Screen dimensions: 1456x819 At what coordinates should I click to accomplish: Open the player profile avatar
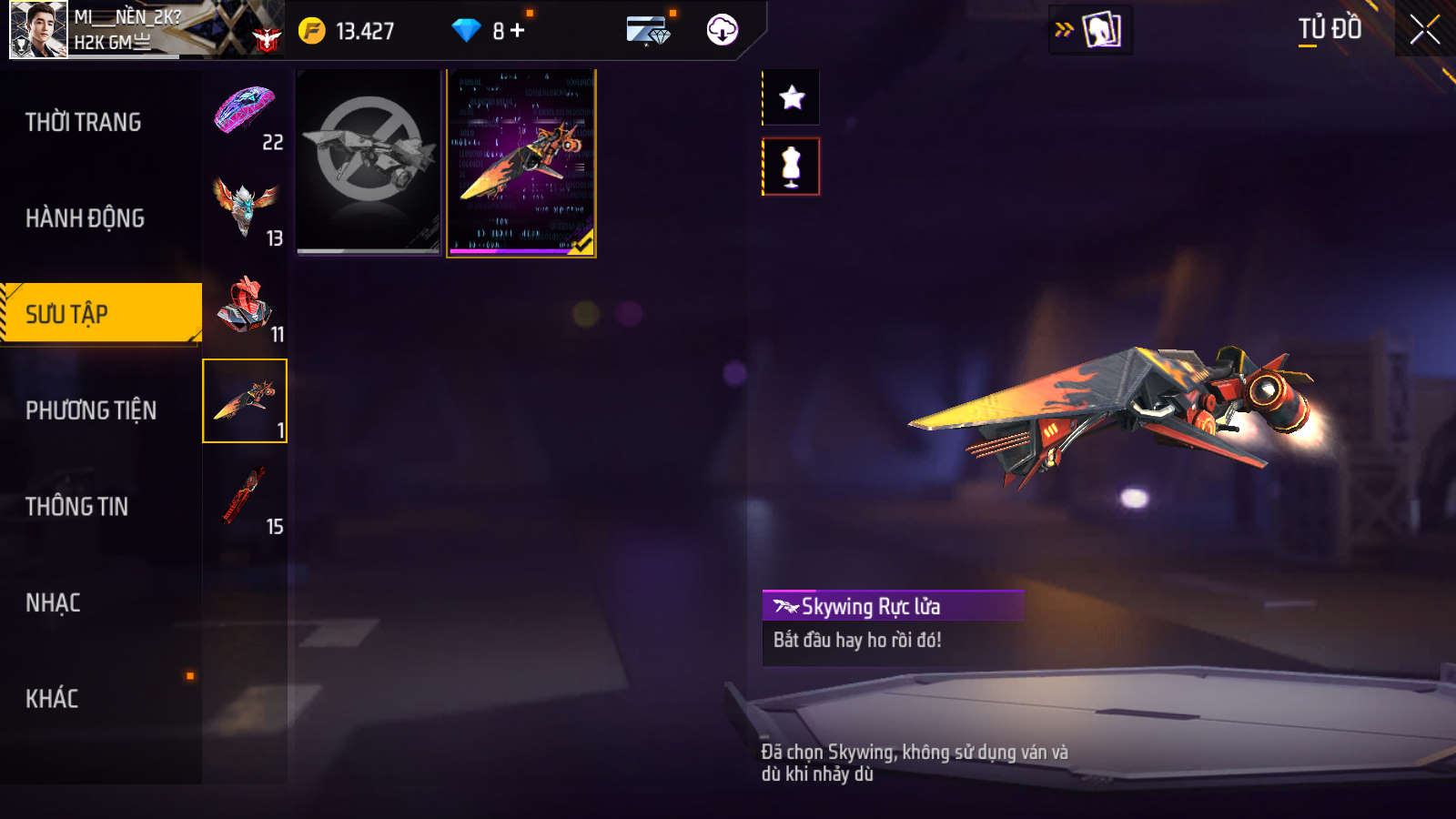pos(38,29)
